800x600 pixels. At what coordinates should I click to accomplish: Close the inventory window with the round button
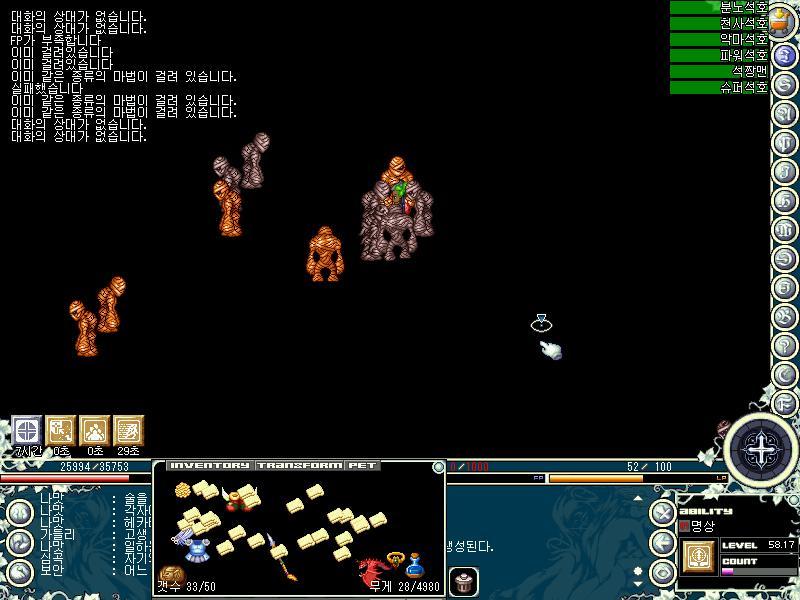click(x=438, y=467)
